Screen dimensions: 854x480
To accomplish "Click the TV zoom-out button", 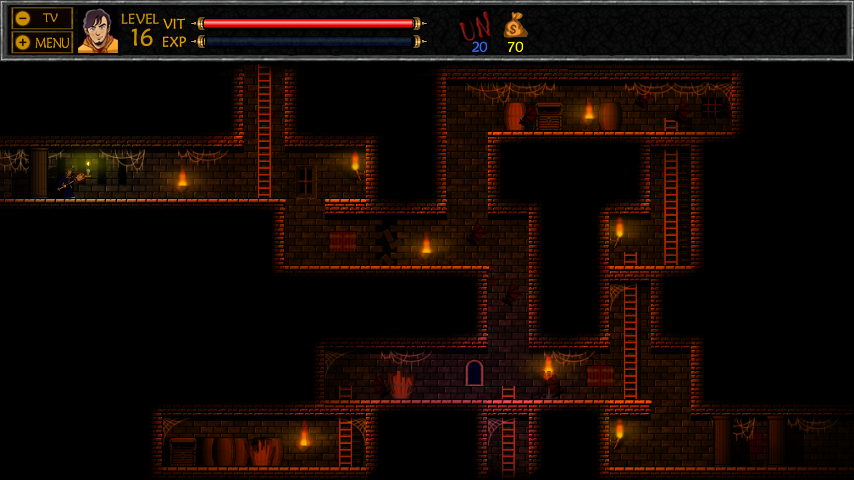I will pyautogui.click(x=42, y=18).
